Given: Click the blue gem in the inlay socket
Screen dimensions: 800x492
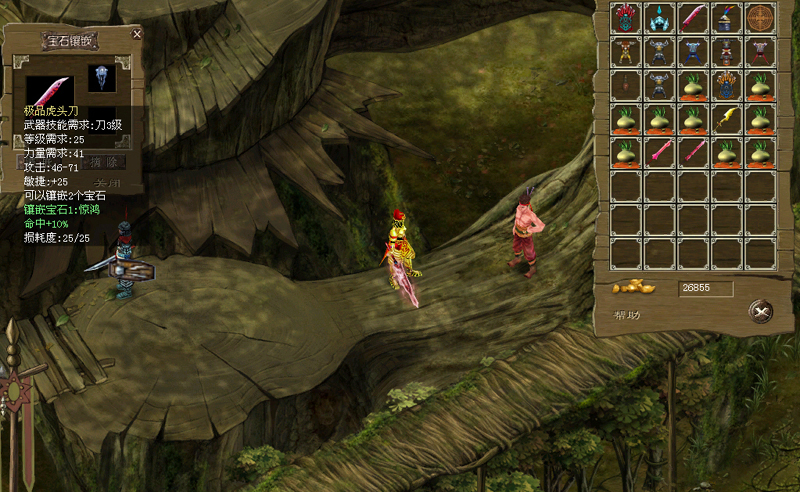Looking at the screenshot, I should click(100, 78).
